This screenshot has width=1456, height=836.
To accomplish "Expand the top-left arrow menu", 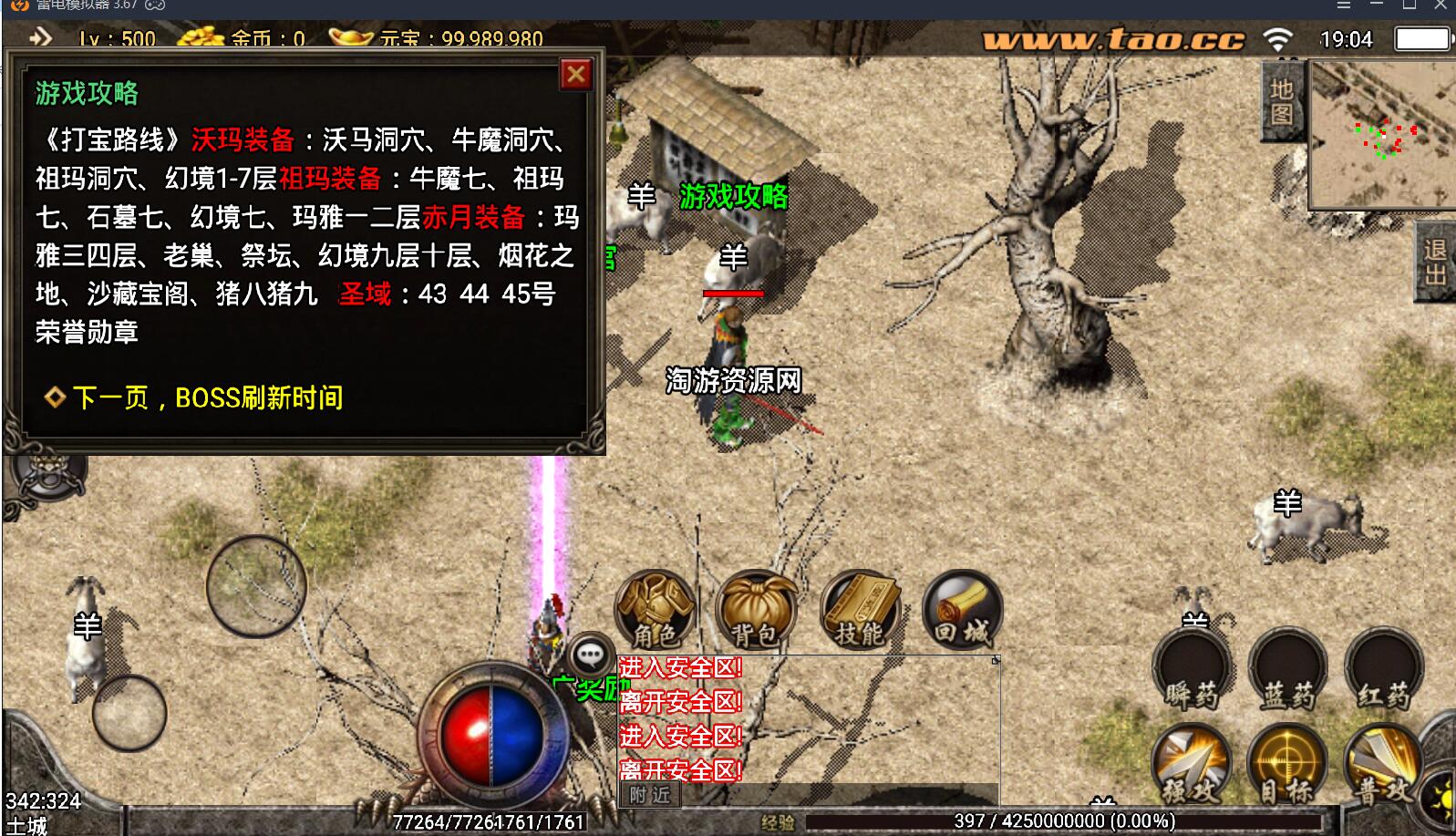I will [40, 38].
